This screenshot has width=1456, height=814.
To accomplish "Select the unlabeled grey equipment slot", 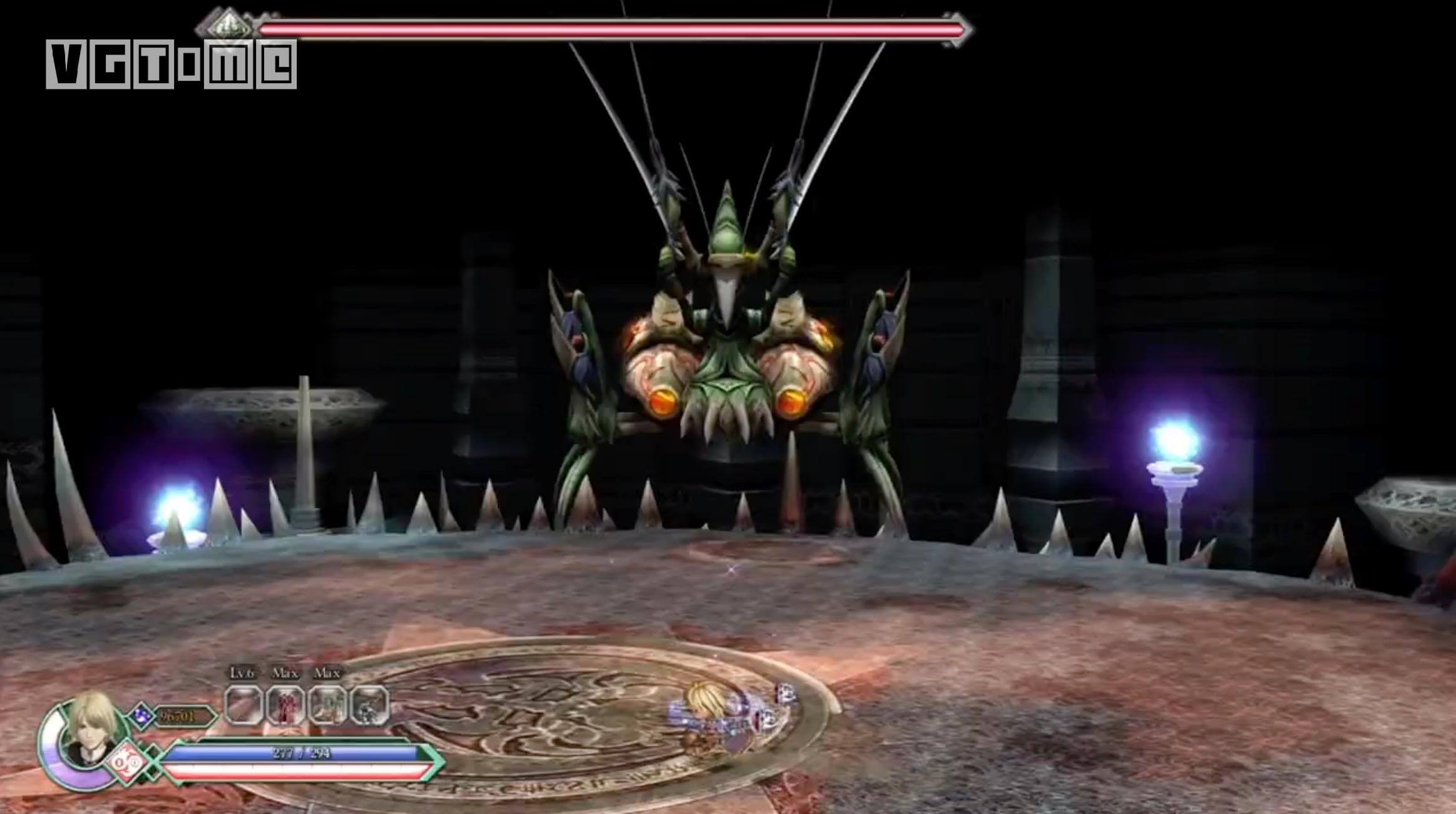I will point(370,705).
